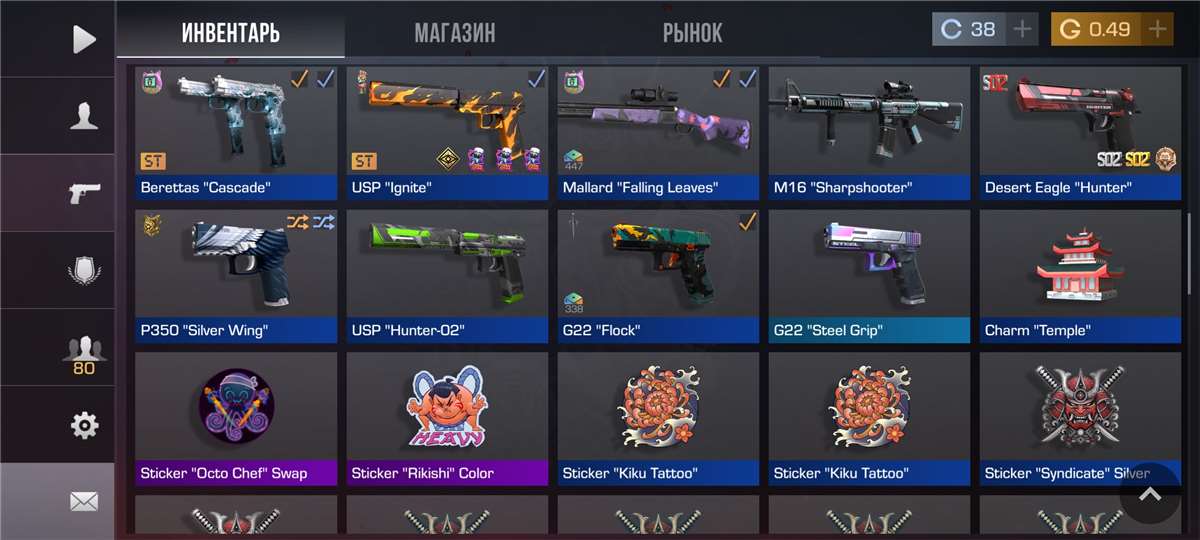Choose the USP "Ignite" skin

point(447,132)
